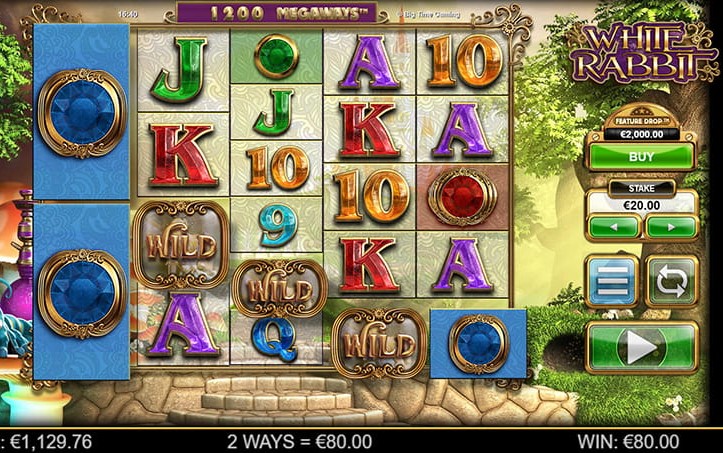Toggle autoplay with the circular arrows button
The image size is (723, 453).
671,281
